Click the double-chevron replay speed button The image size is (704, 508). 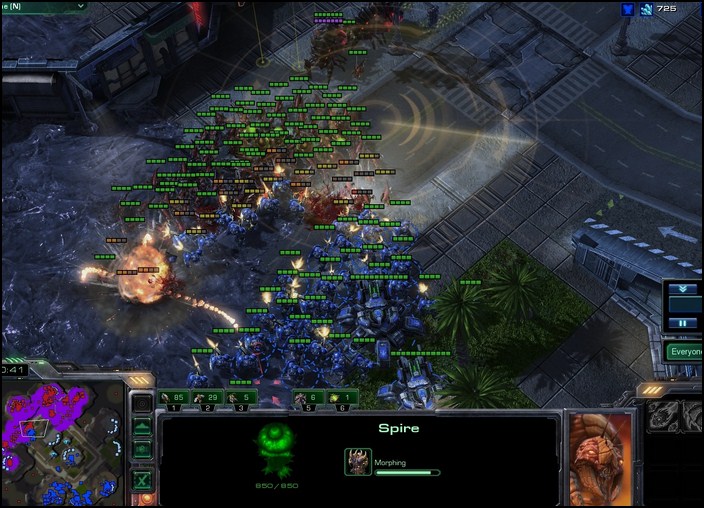coord(683,289)
